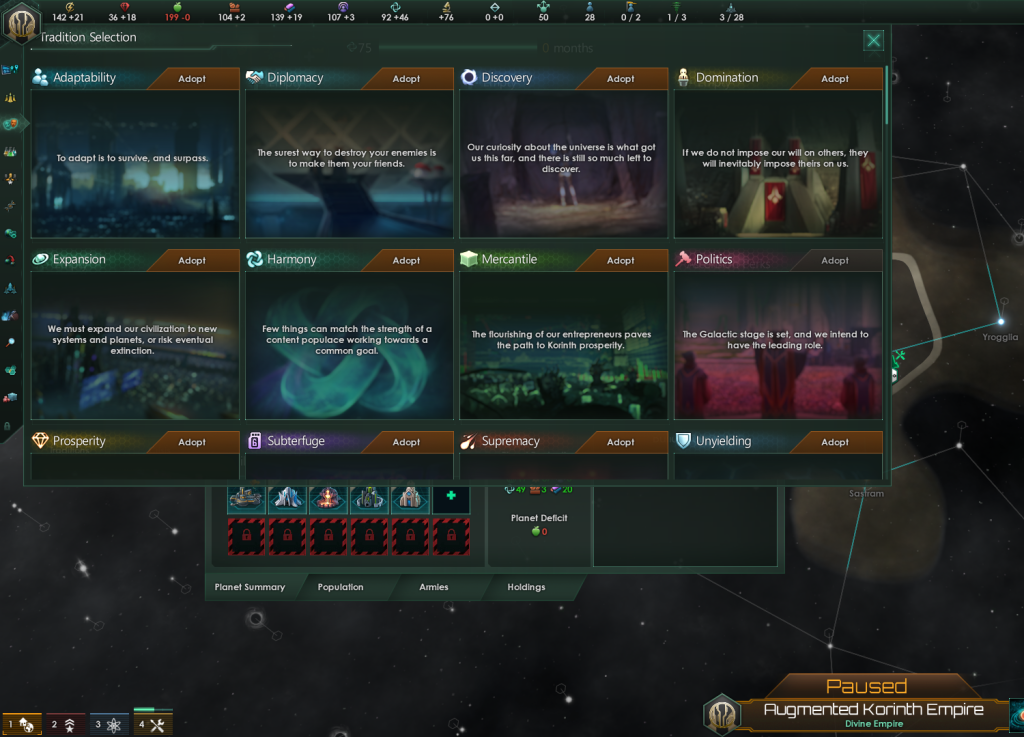This screenshot has width=1024, height=737.
Task: View the Holdings tab
Action: (x=526, y=587)
